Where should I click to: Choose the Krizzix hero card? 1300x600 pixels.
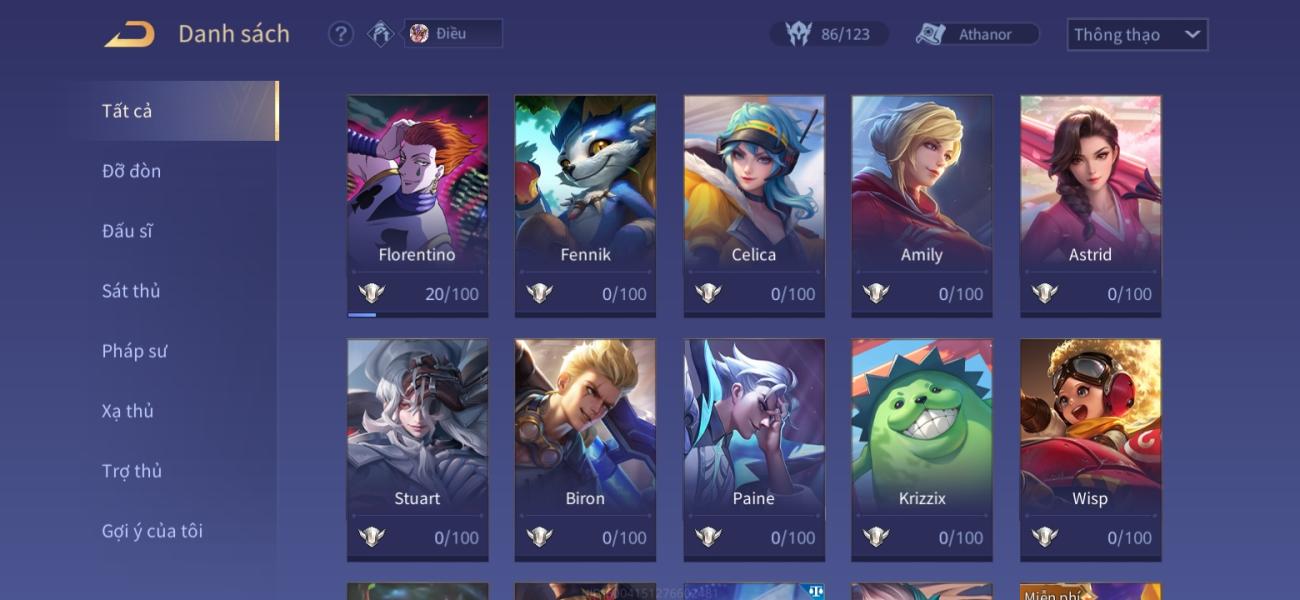[921, 449]
